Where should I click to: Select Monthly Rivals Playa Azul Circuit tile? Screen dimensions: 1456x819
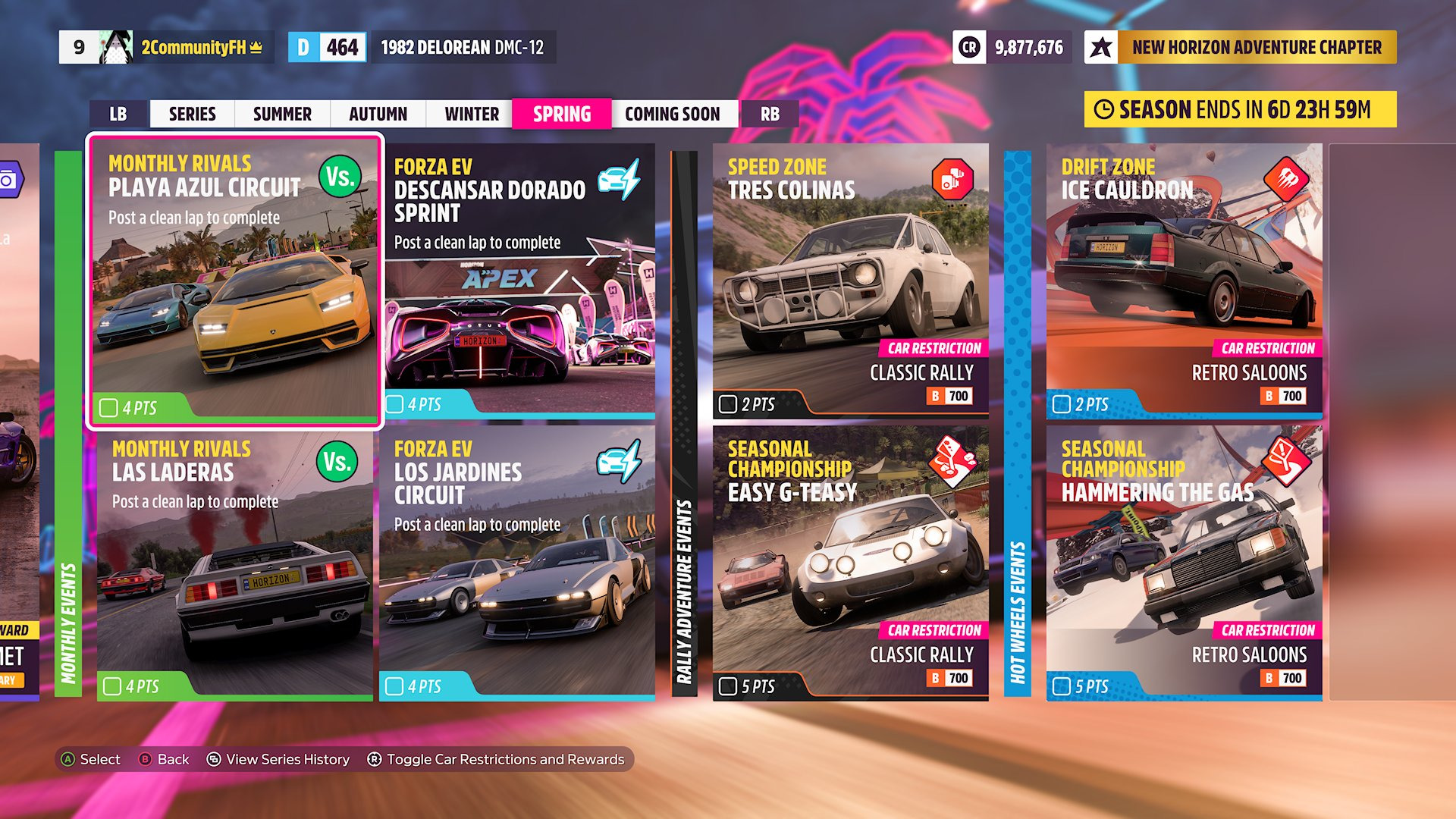click(235, 281)
